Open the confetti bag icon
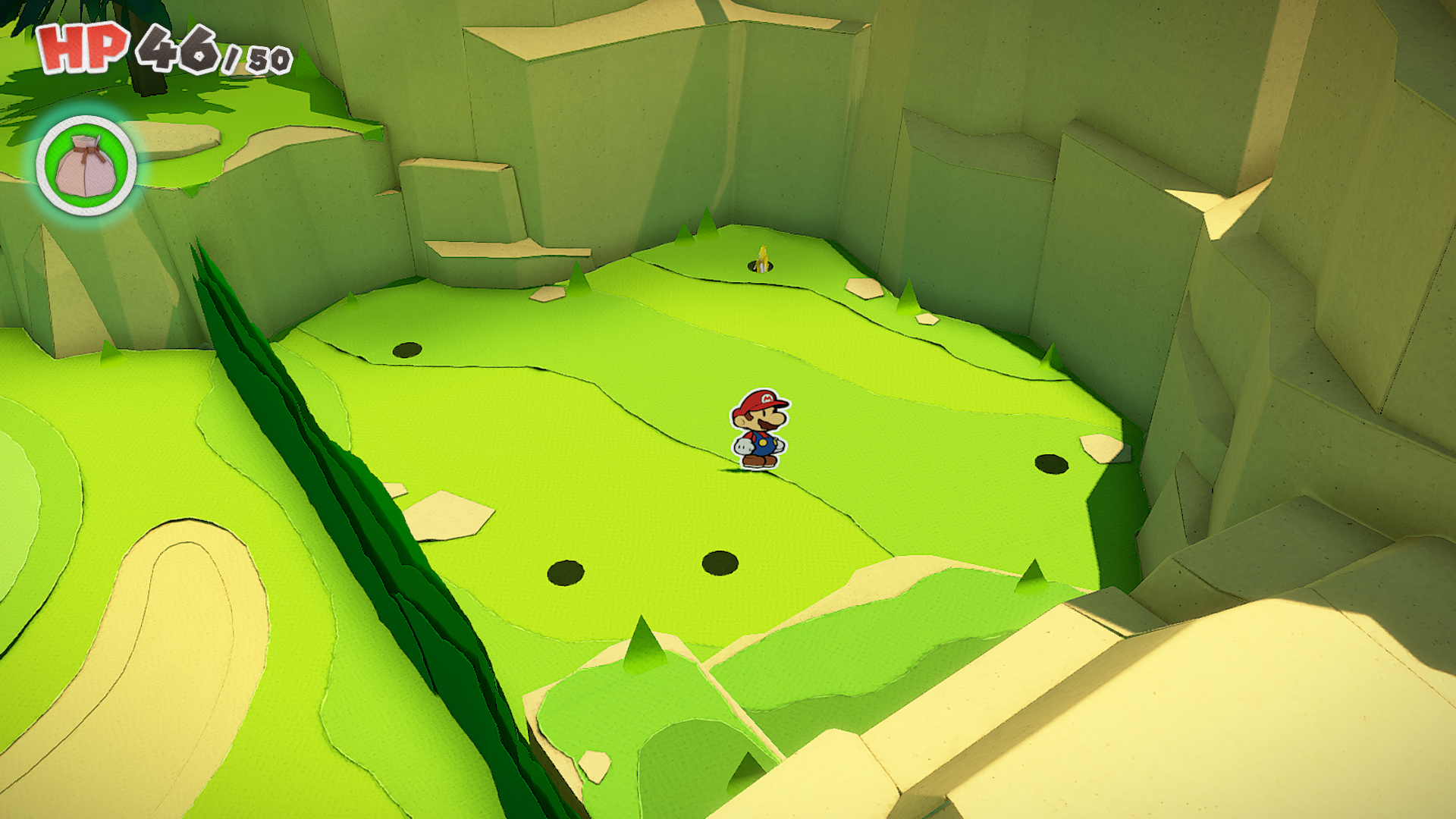 pyautogui.click(x=86, y=165)
